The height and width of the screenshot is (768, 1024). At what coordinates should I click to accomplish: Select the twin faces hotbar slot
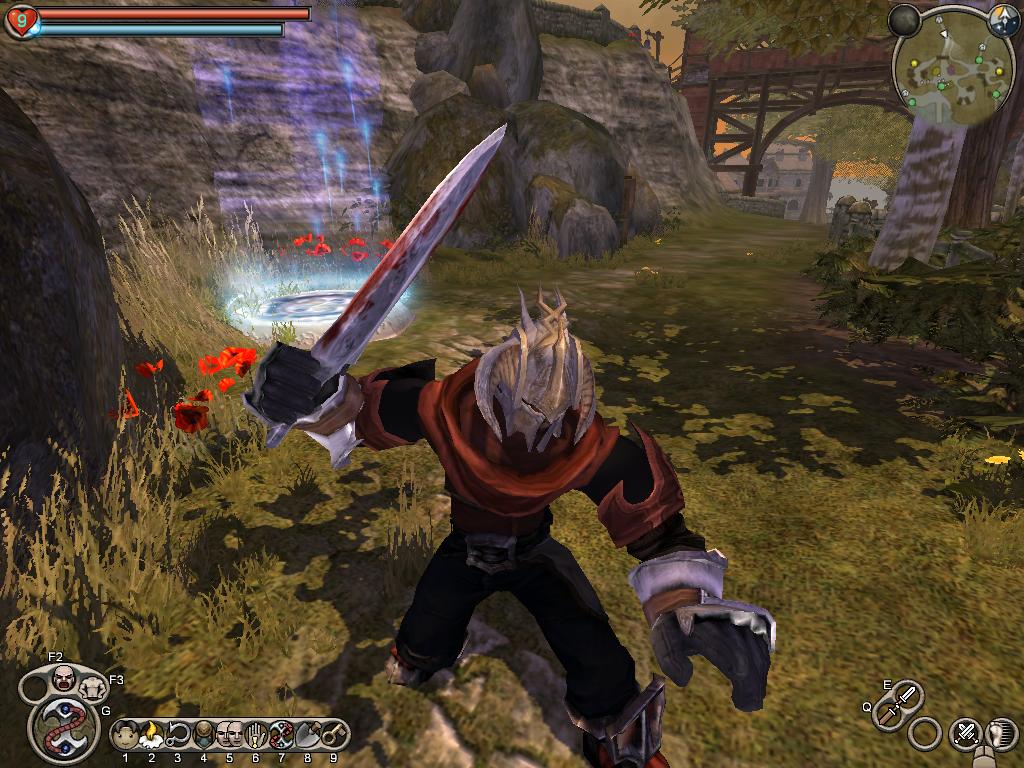pyautogui.click(x=229, y=735)
